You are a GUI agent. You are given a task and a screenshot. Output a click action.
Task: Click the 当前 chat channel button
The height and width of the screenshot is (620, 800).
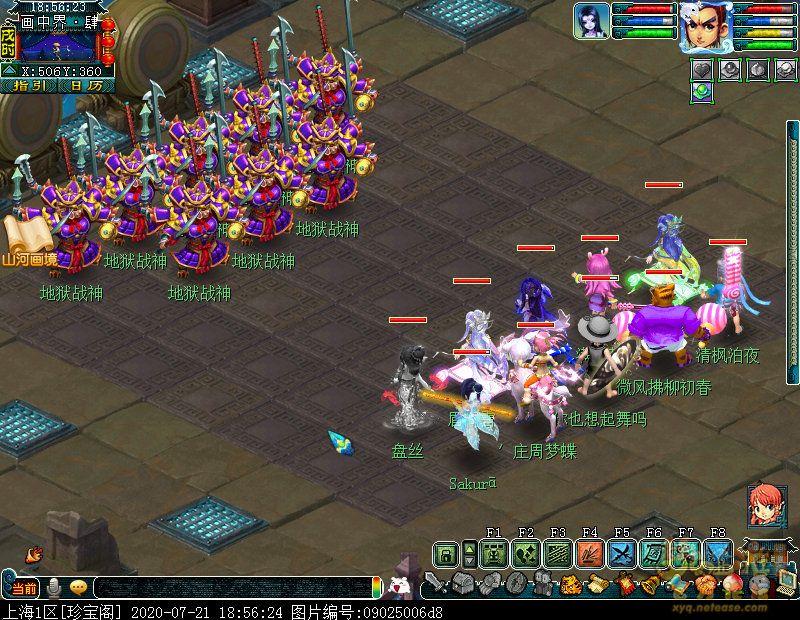click(24, 587)
